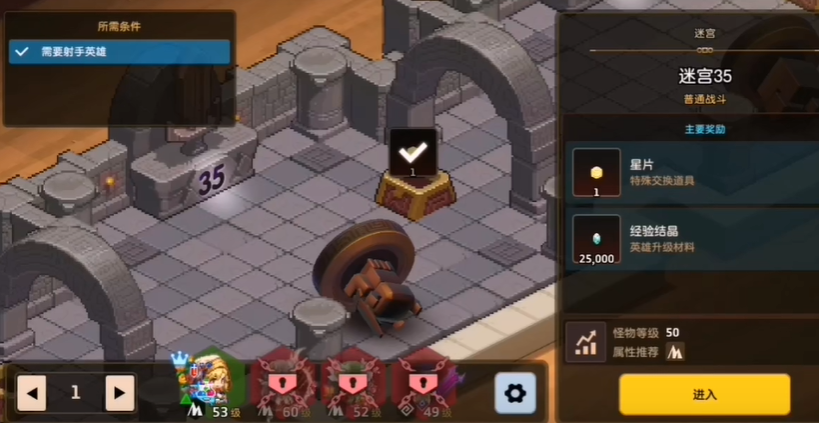Click the 需要射手英雄 requirement row

120,51
